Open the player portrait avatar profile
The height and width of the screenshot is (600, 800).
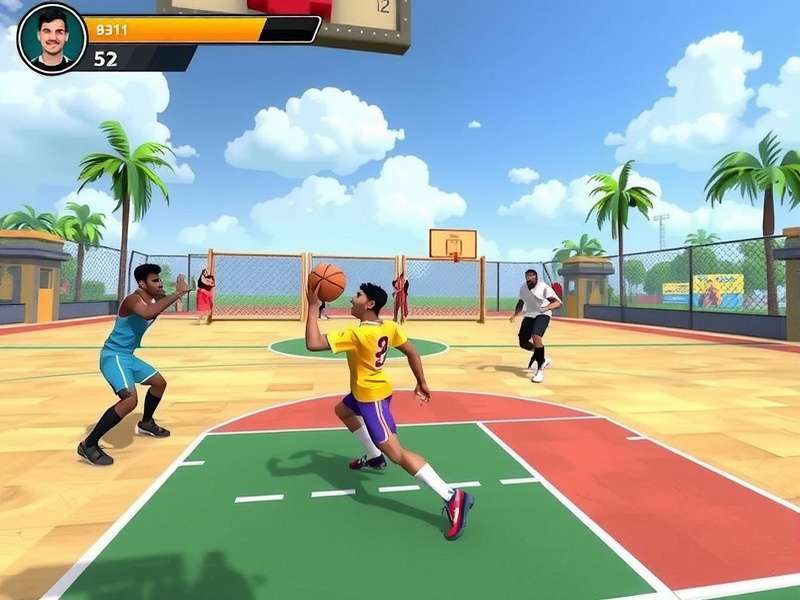52,38
